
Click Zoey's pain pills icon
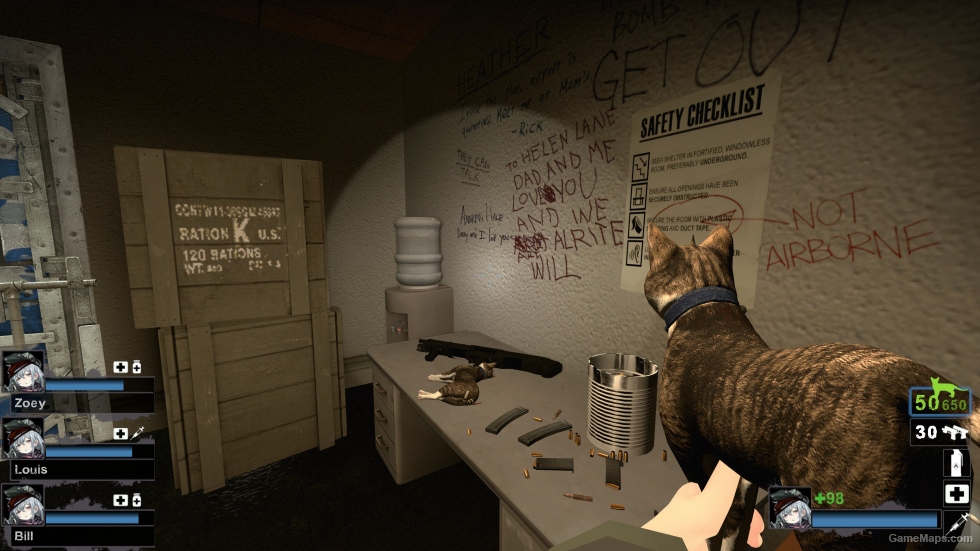click(x=136, y=367)
